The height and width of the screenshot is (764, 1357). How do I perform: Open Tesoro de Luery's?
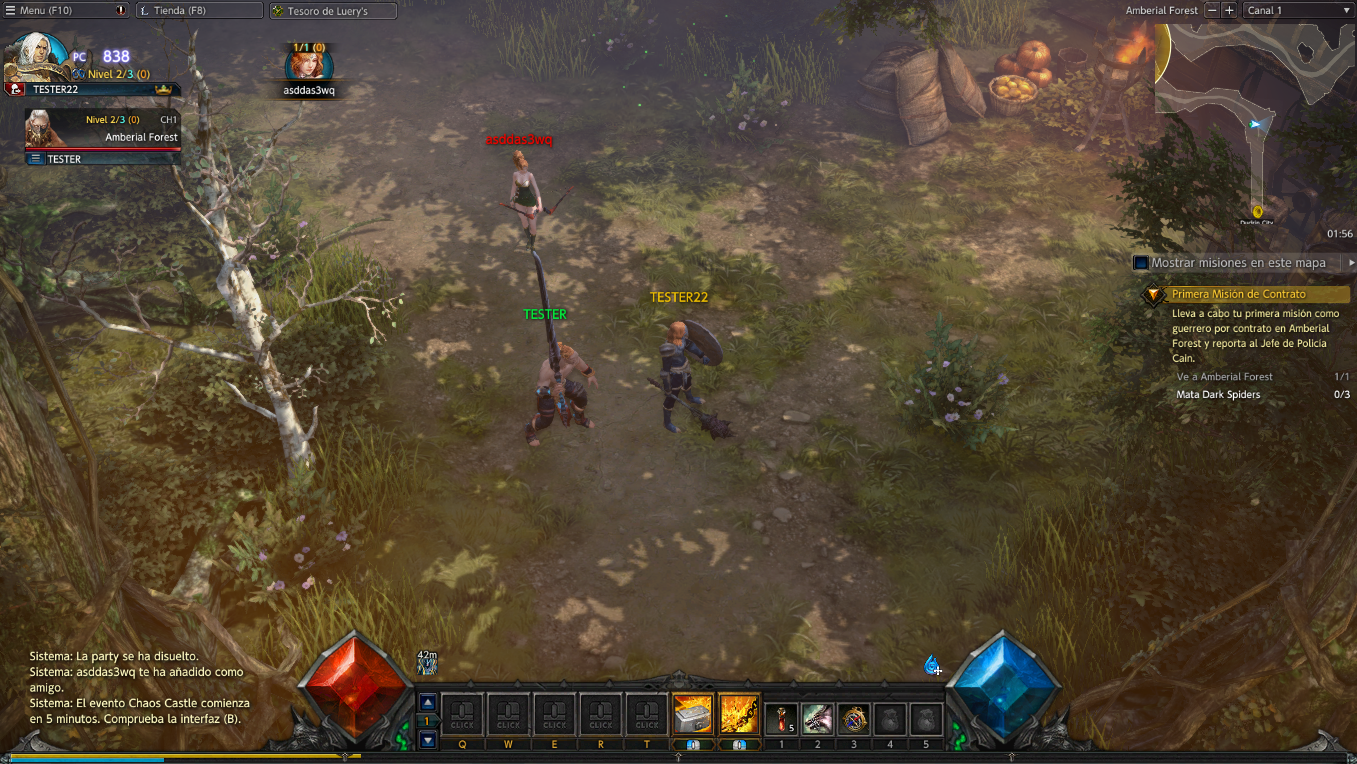coord(332,11)
